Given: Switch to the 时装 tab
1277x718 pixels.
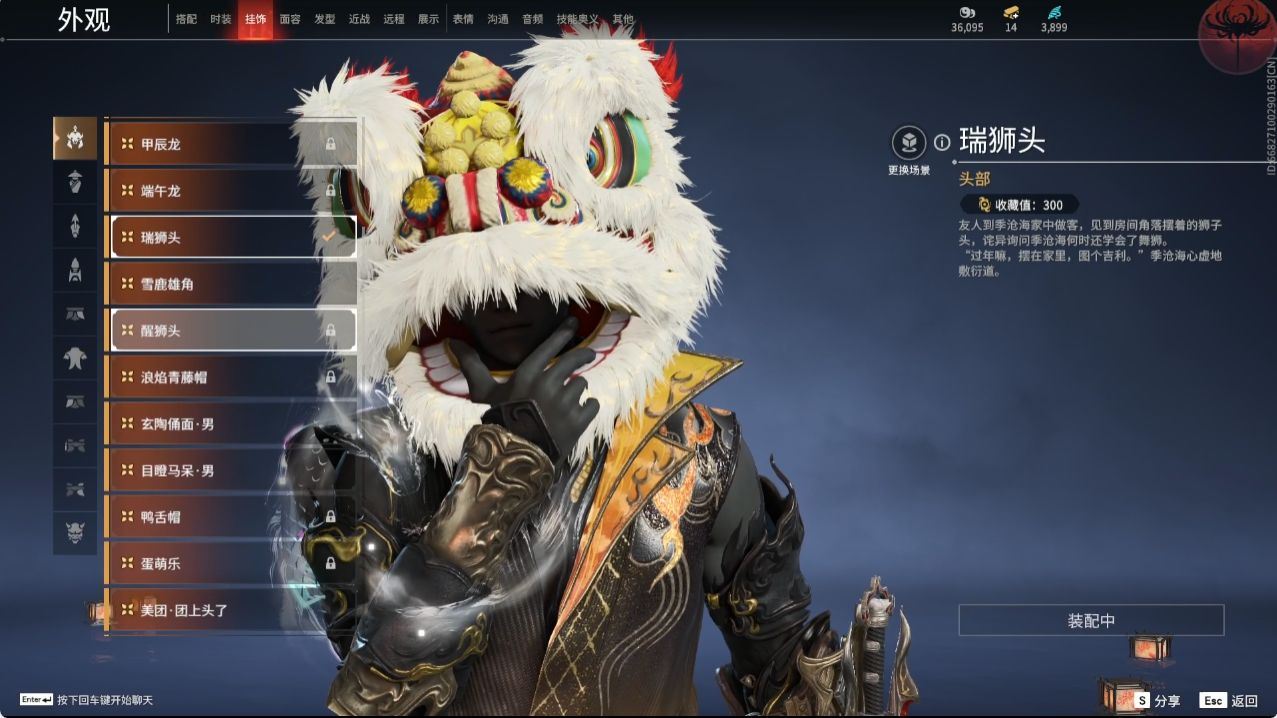Looking at the screenshot, I should coord(221,19).
